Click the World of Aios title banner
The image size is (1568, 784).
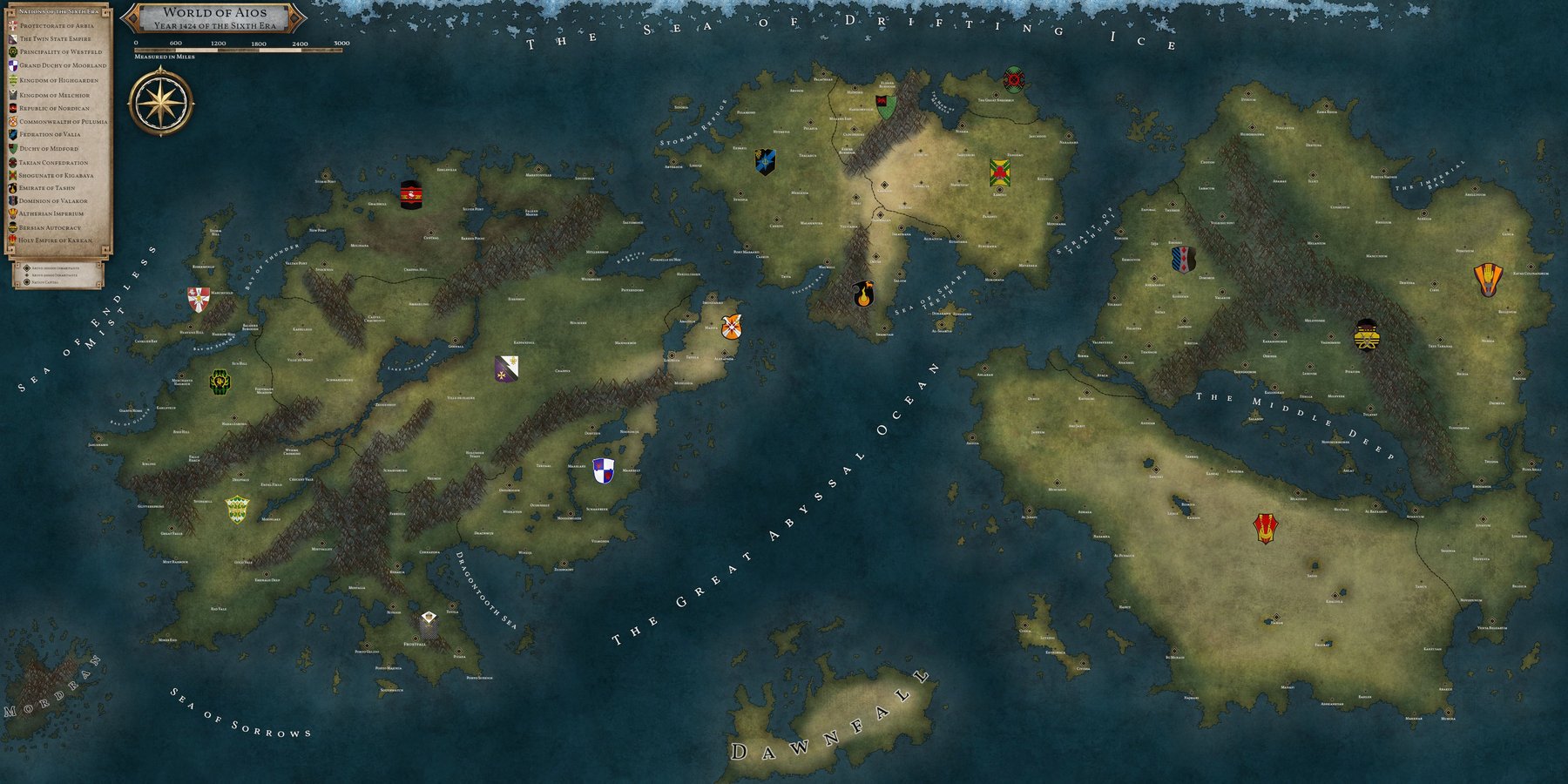tap(213, 18)
